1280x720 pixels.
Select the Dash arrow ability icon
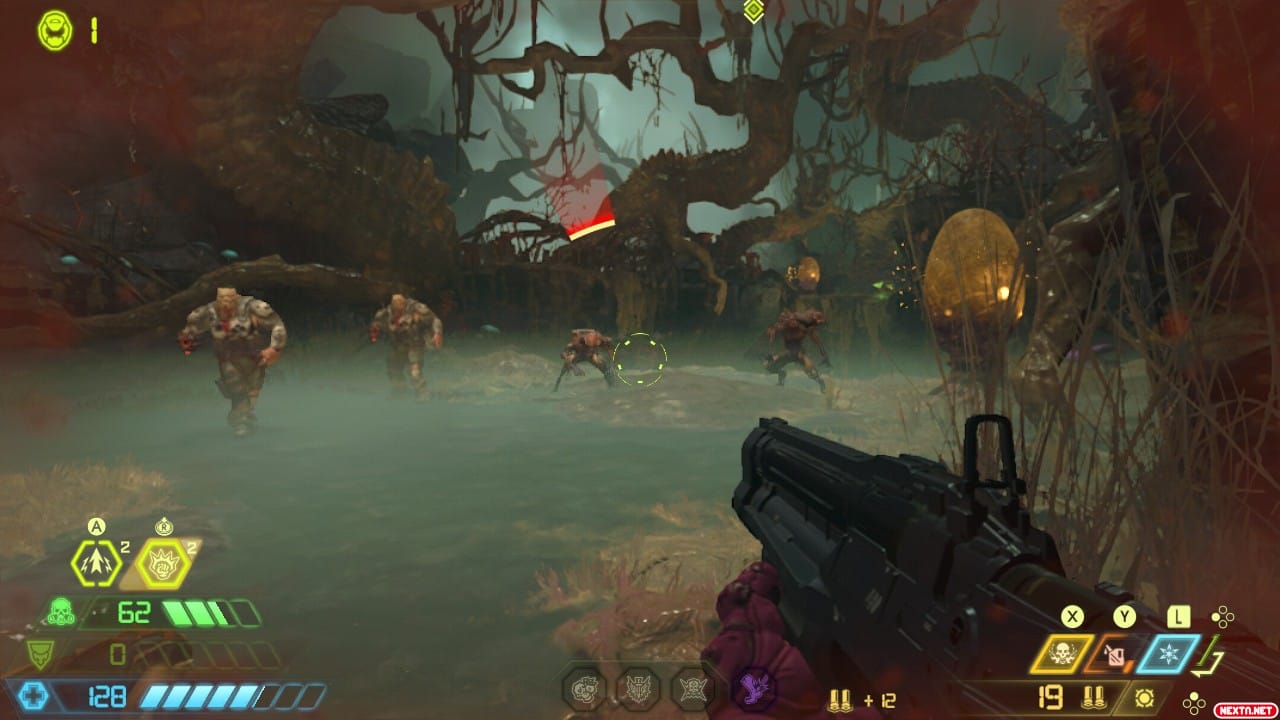[x=94, y=563]
